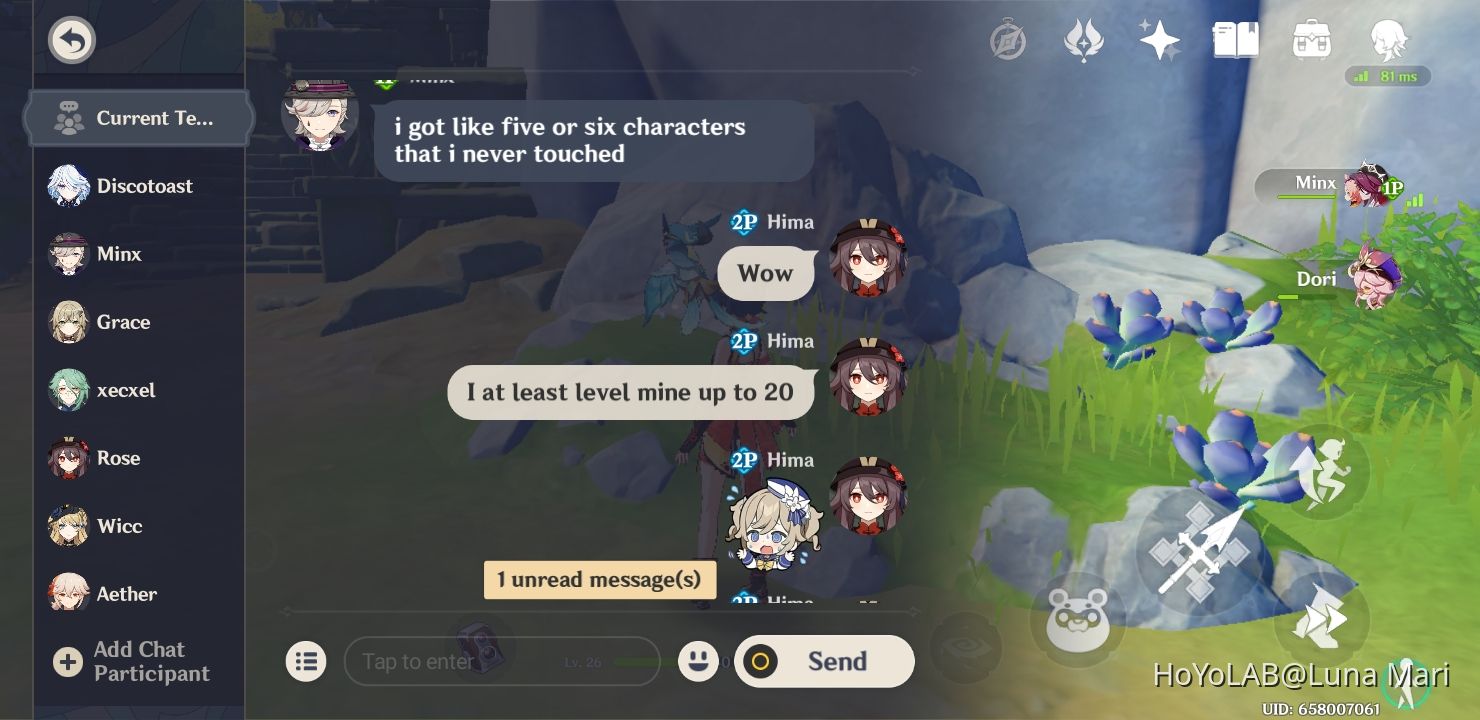Click the back arrow in top-left corner
Viewport: 1480px width, 720px height.
[x=71, y=40]
